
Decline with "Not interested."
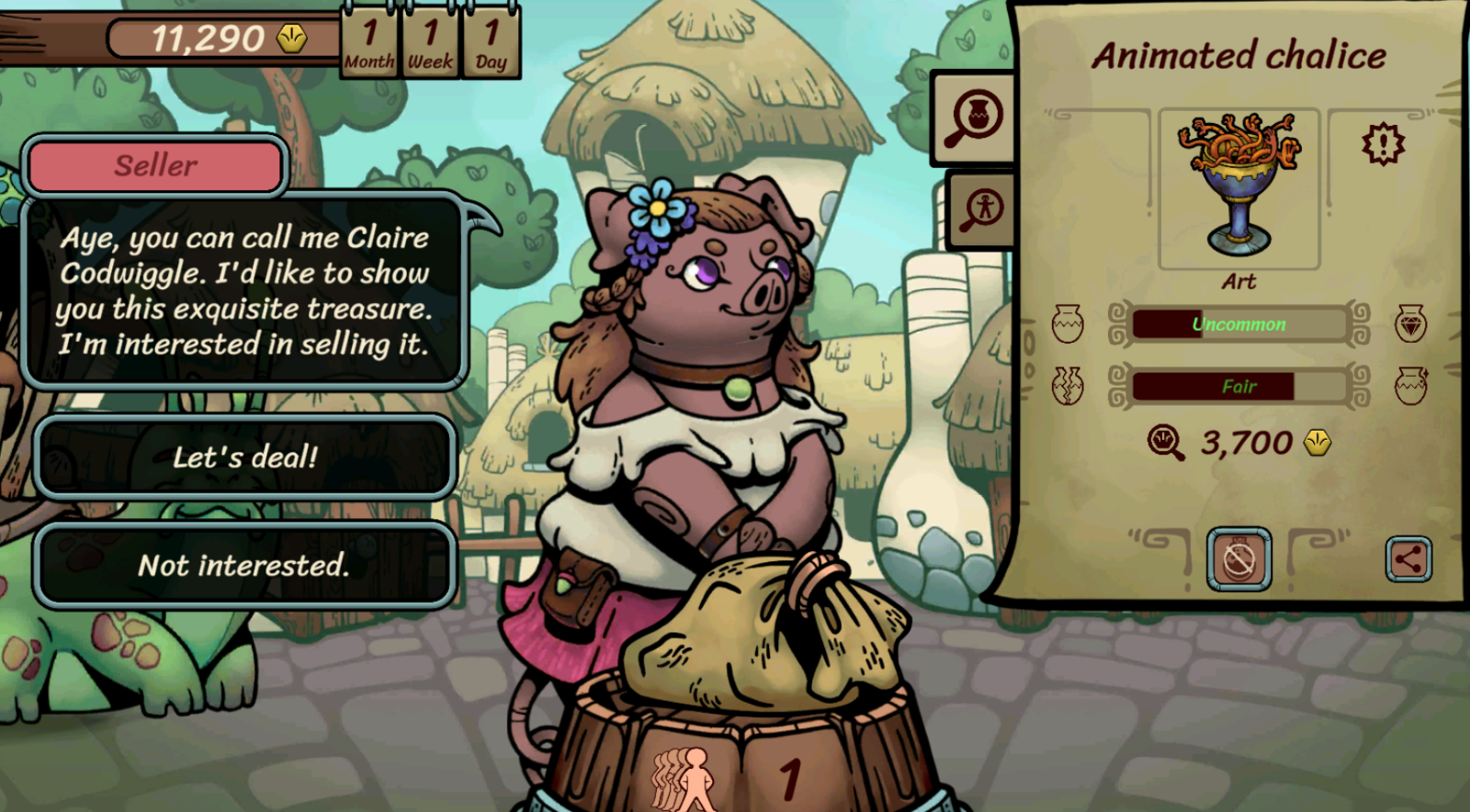click(245, 565)
